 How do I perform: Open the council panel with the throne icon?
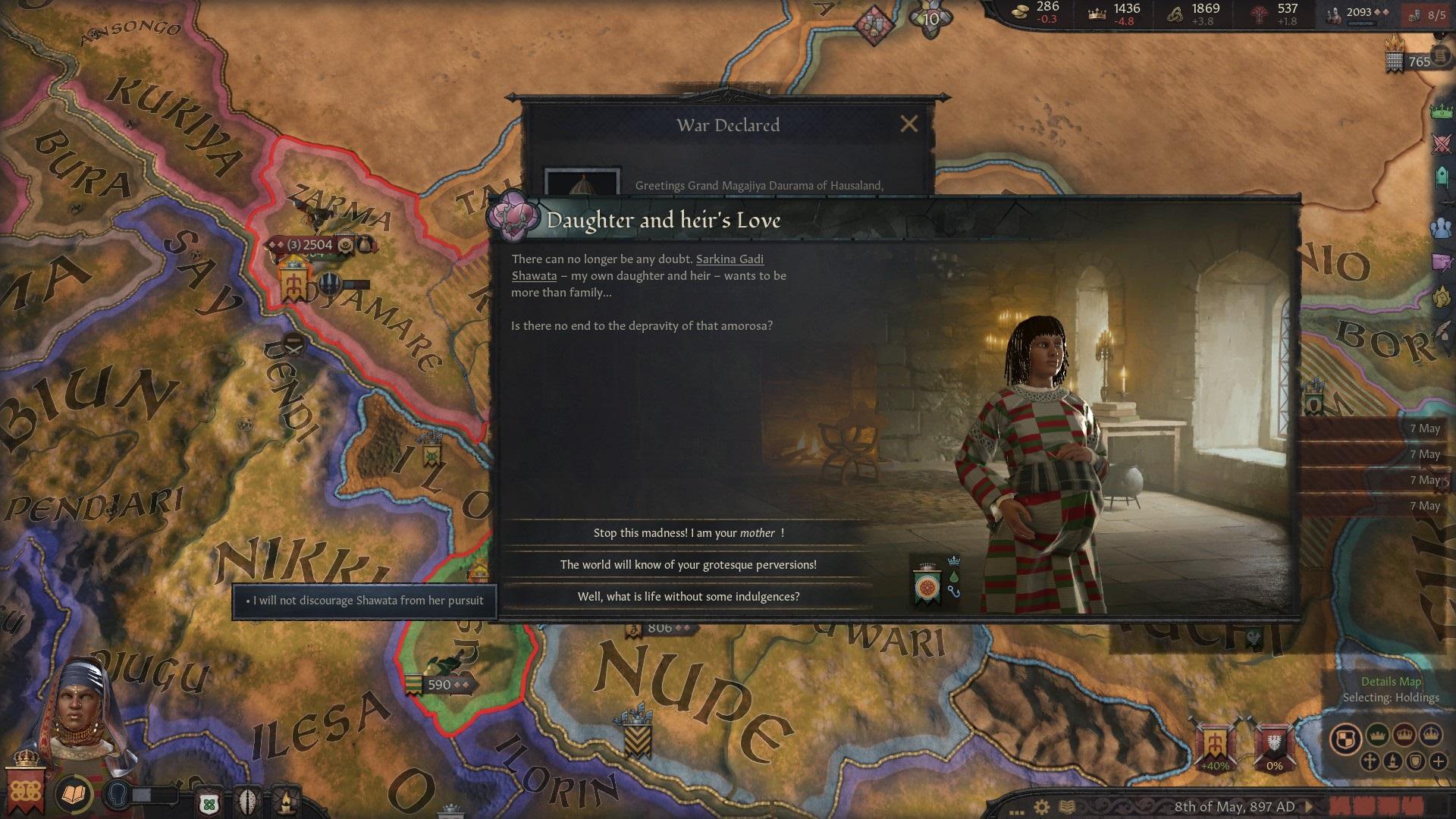pyautogui.click(x=1442, y=177)
